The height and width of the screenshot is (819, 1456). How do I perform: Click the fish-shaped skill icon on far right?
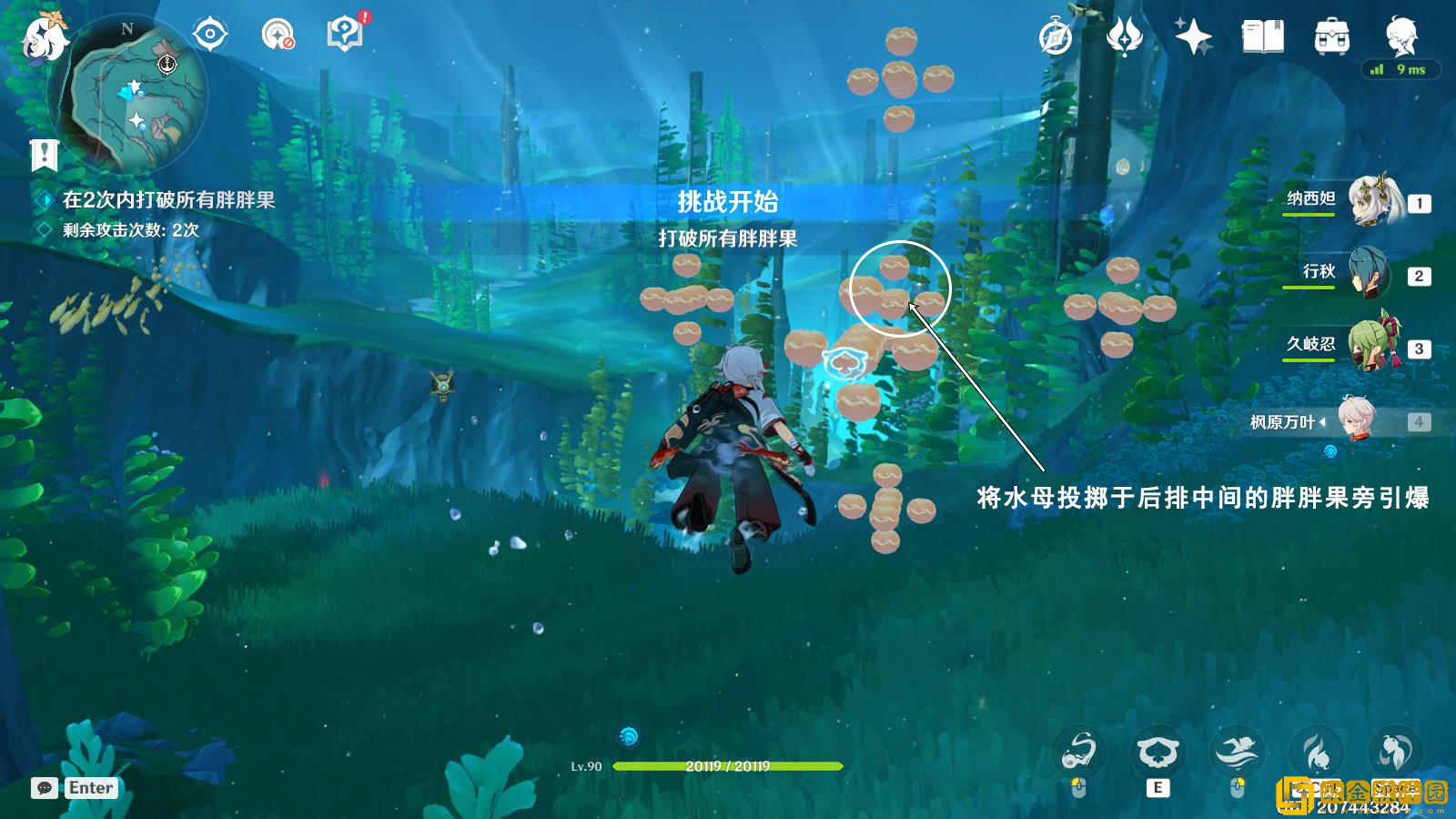1395,752
